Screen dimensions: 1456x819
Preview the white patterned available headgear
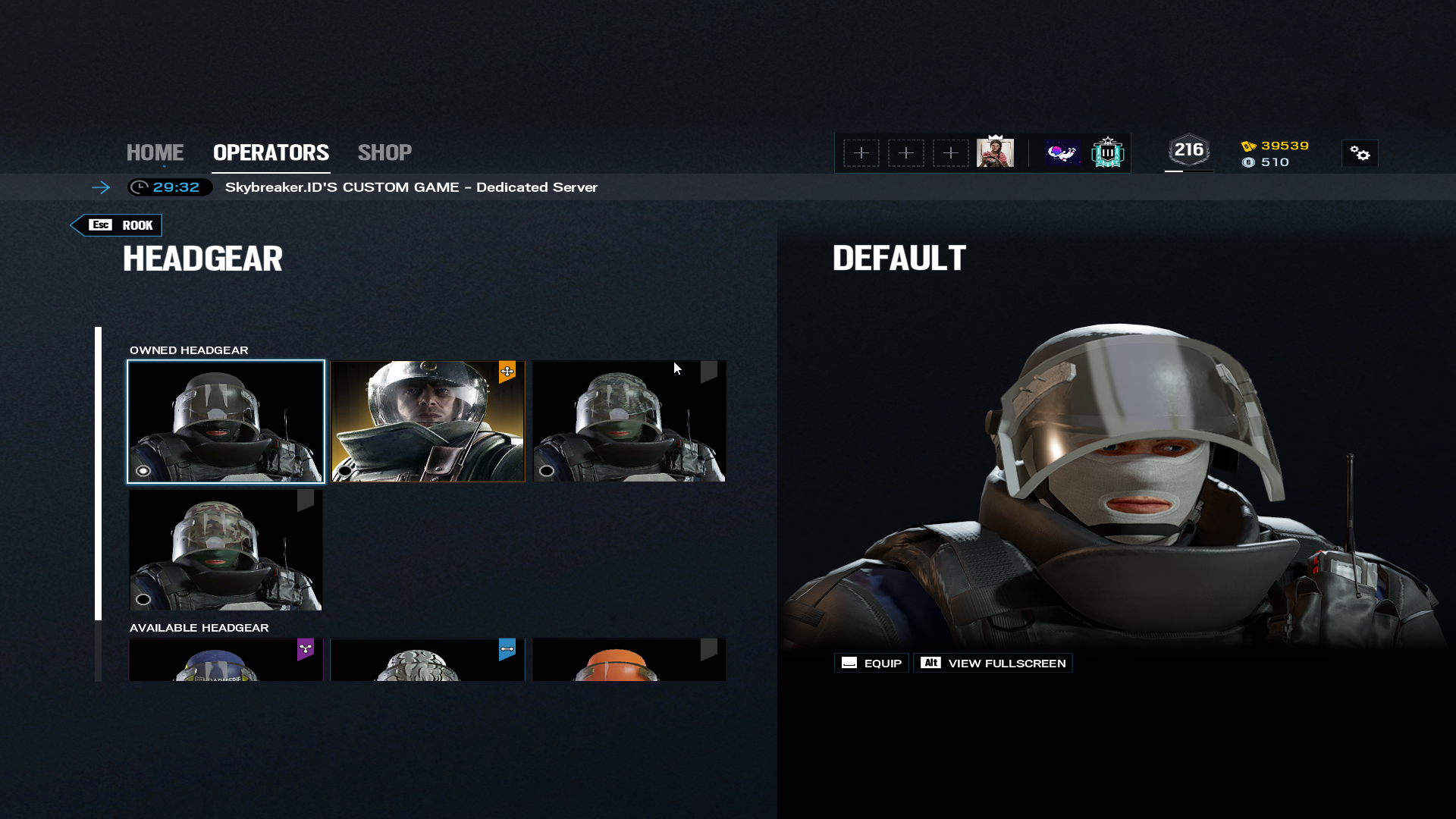(x=427, y=659)
